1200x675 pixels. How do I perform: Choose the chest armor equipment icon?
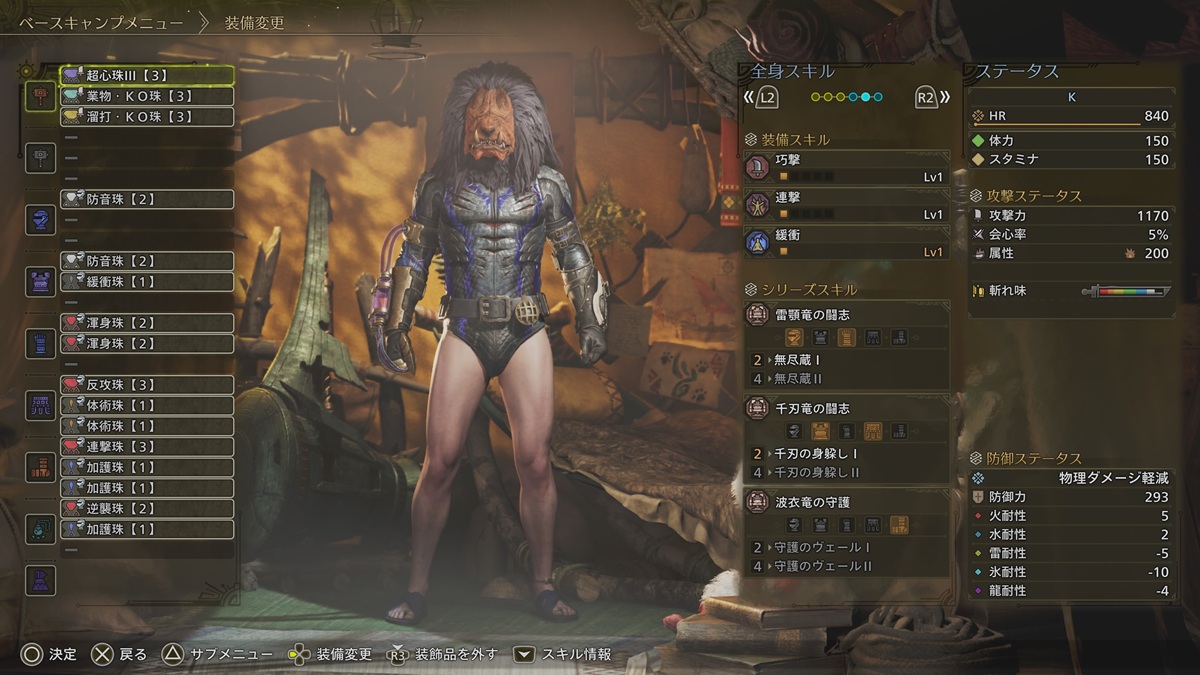click(41, 281)
